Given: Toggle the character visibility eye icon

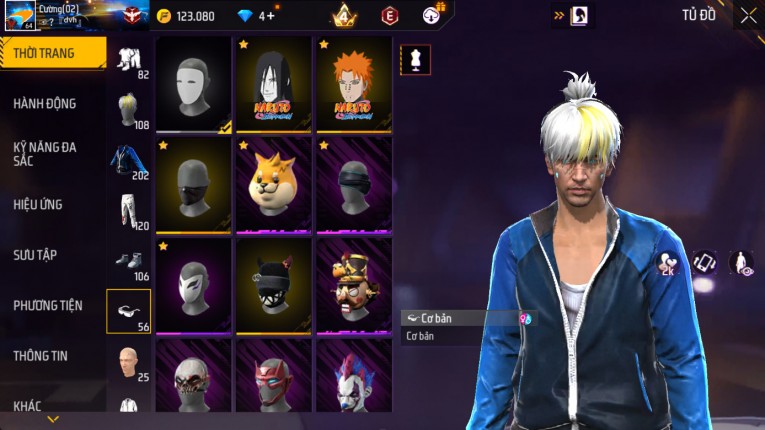Looking at the screenshot, I should click(x=741, y=263).
